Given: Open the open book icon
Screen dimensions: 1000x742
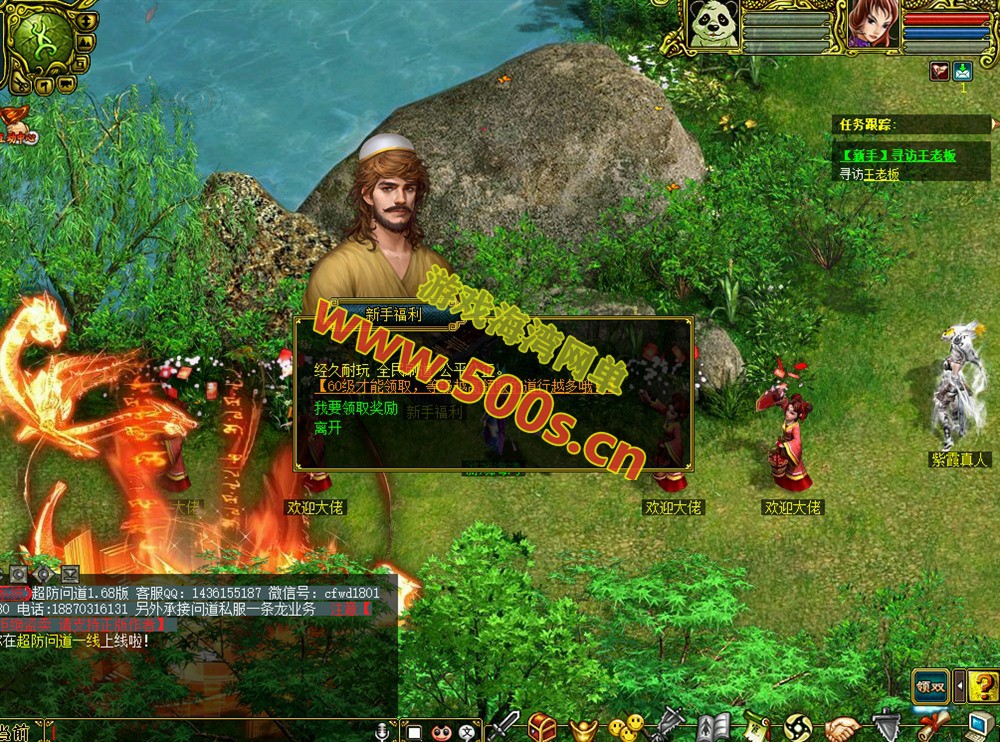Looking at the screenshot, I should point(714,727).
